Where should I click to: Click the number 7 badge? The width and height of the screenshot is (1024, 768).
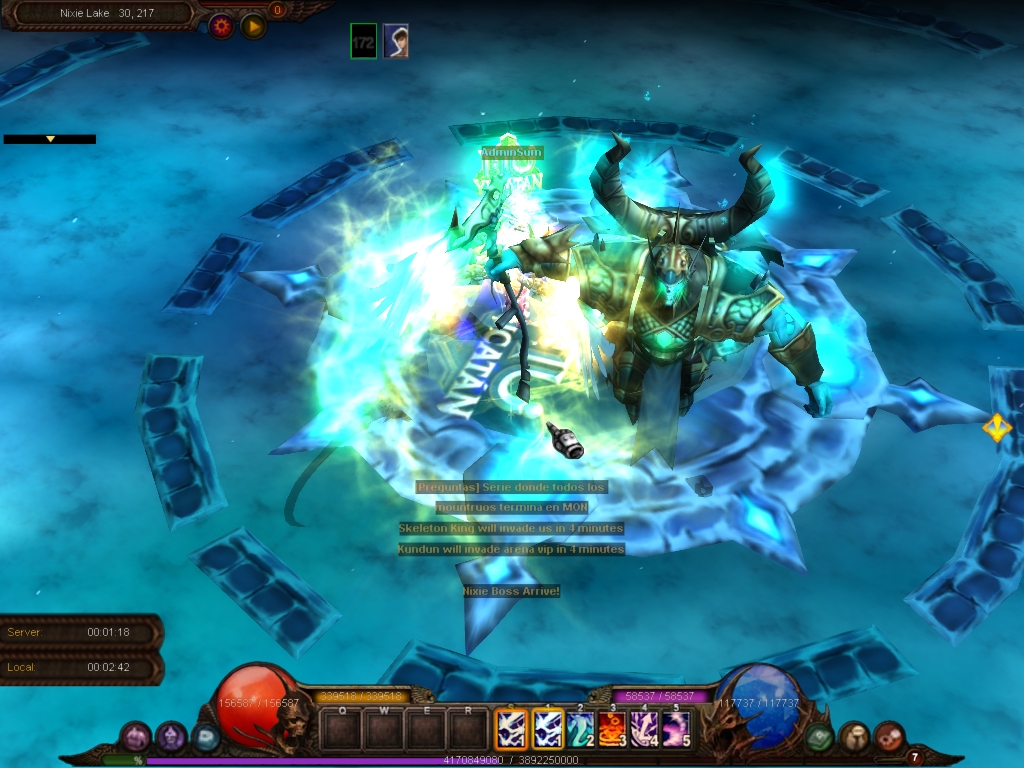tap(914, 757)
